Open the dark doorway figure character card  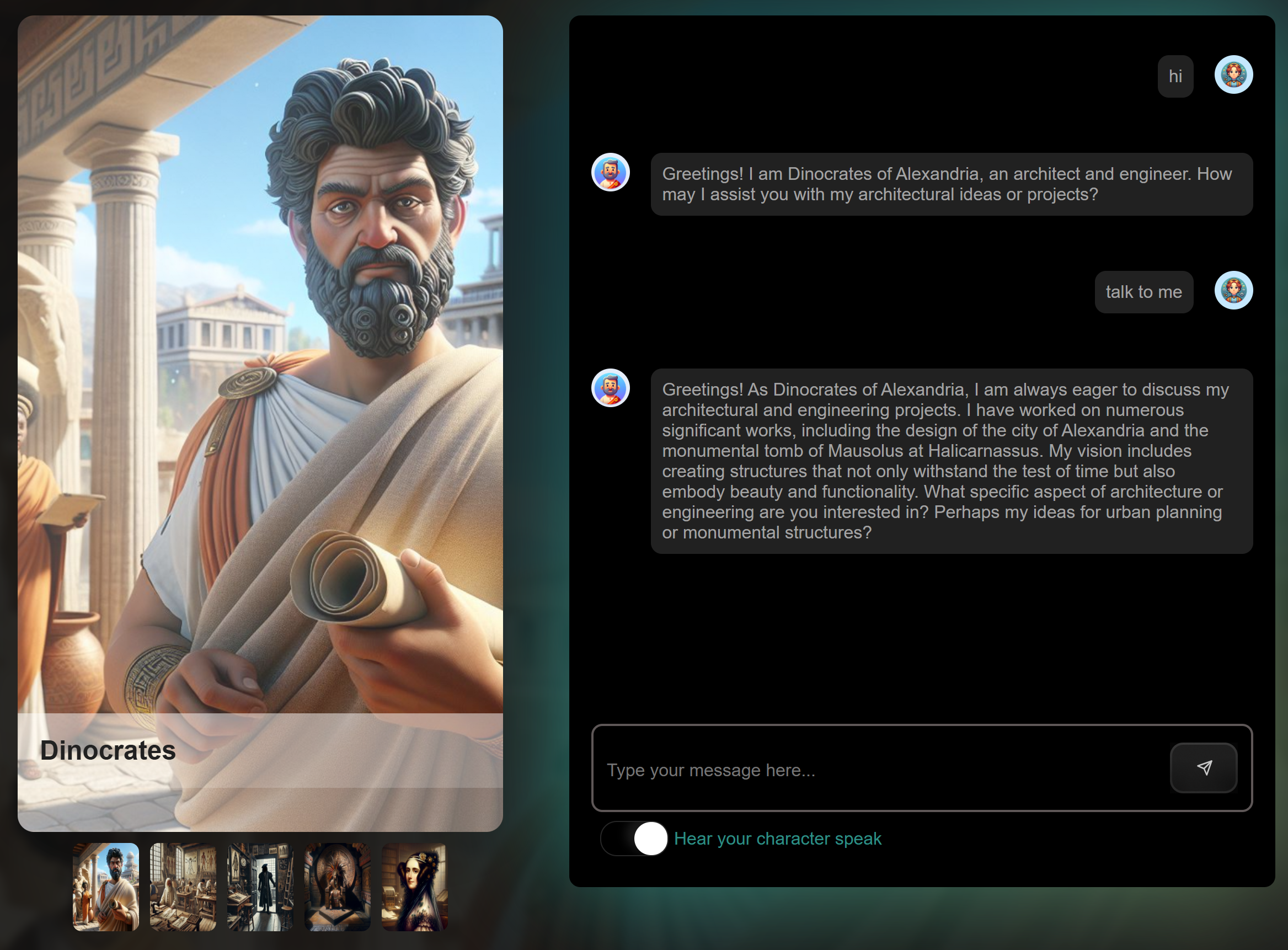pos(260,888)
